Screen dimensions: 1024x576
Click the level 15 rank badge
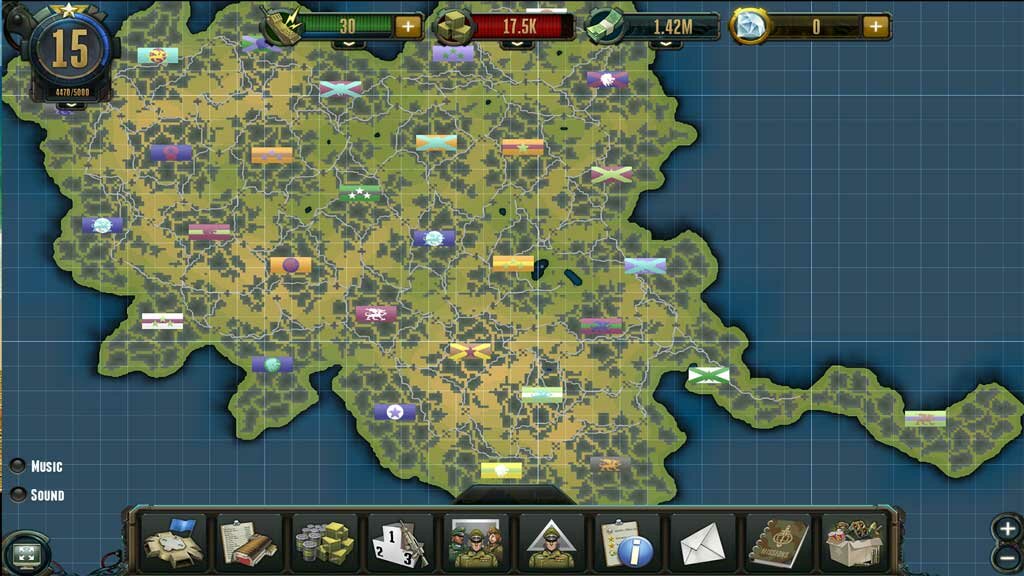(x=69, y=50)
